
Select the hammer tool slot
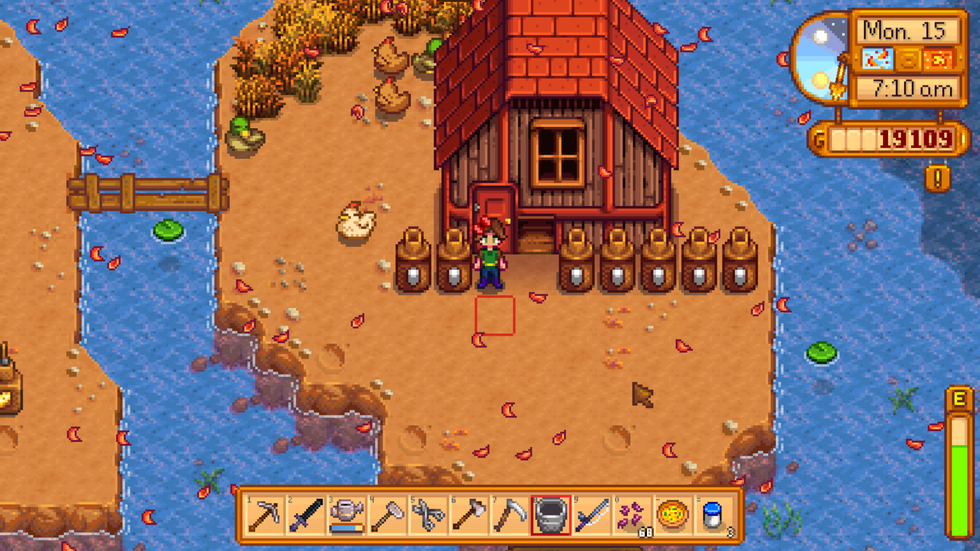[x=388, y=515]
